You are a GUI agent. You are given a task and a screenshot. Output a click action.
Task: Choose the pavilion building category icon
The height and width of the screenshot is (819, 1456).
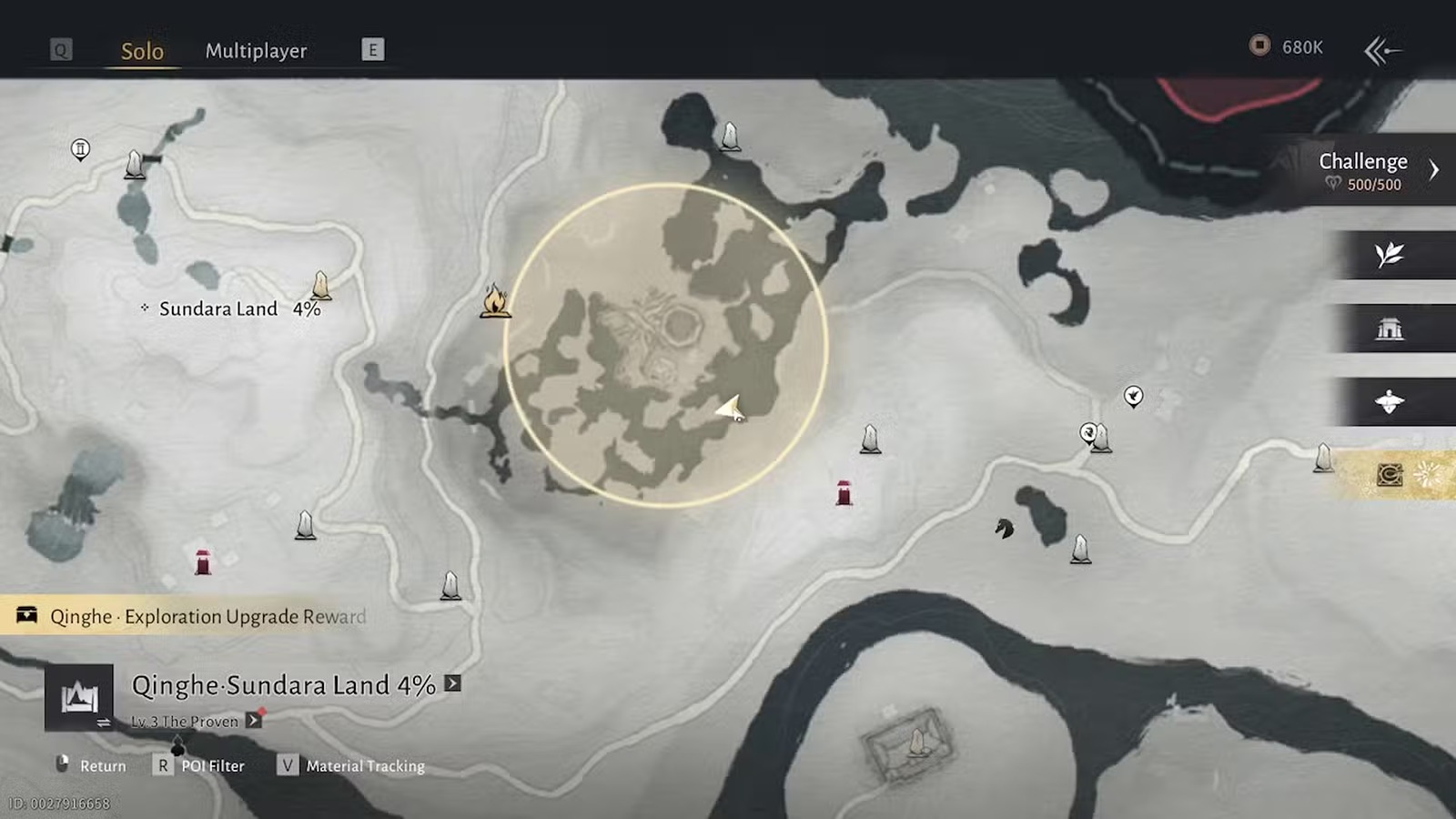(x=1390, y=329)
